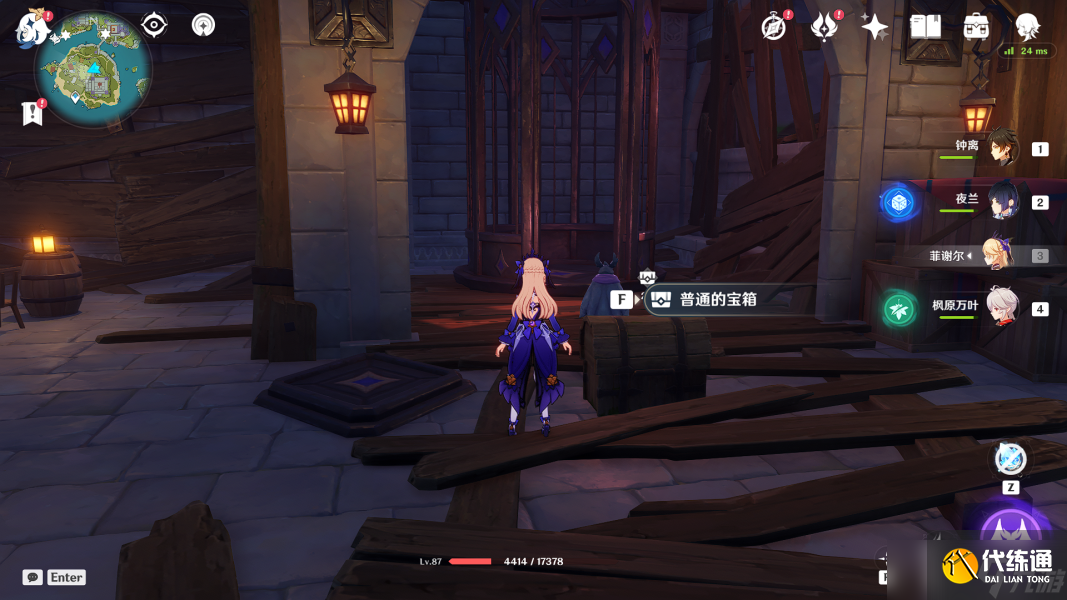Switch to party member 钟离
1067x600 pixels.
pos(1001,148)
